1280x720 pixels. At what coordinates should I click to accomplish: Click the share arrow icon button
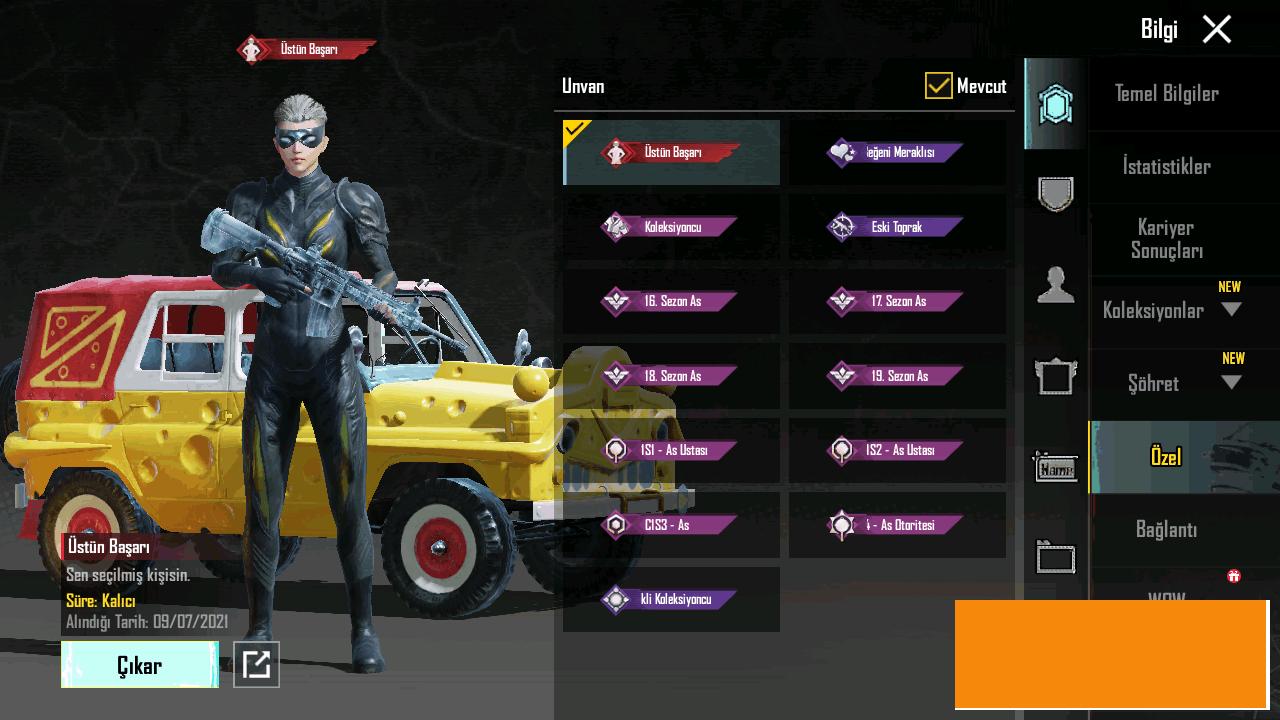tap(256, 664)
